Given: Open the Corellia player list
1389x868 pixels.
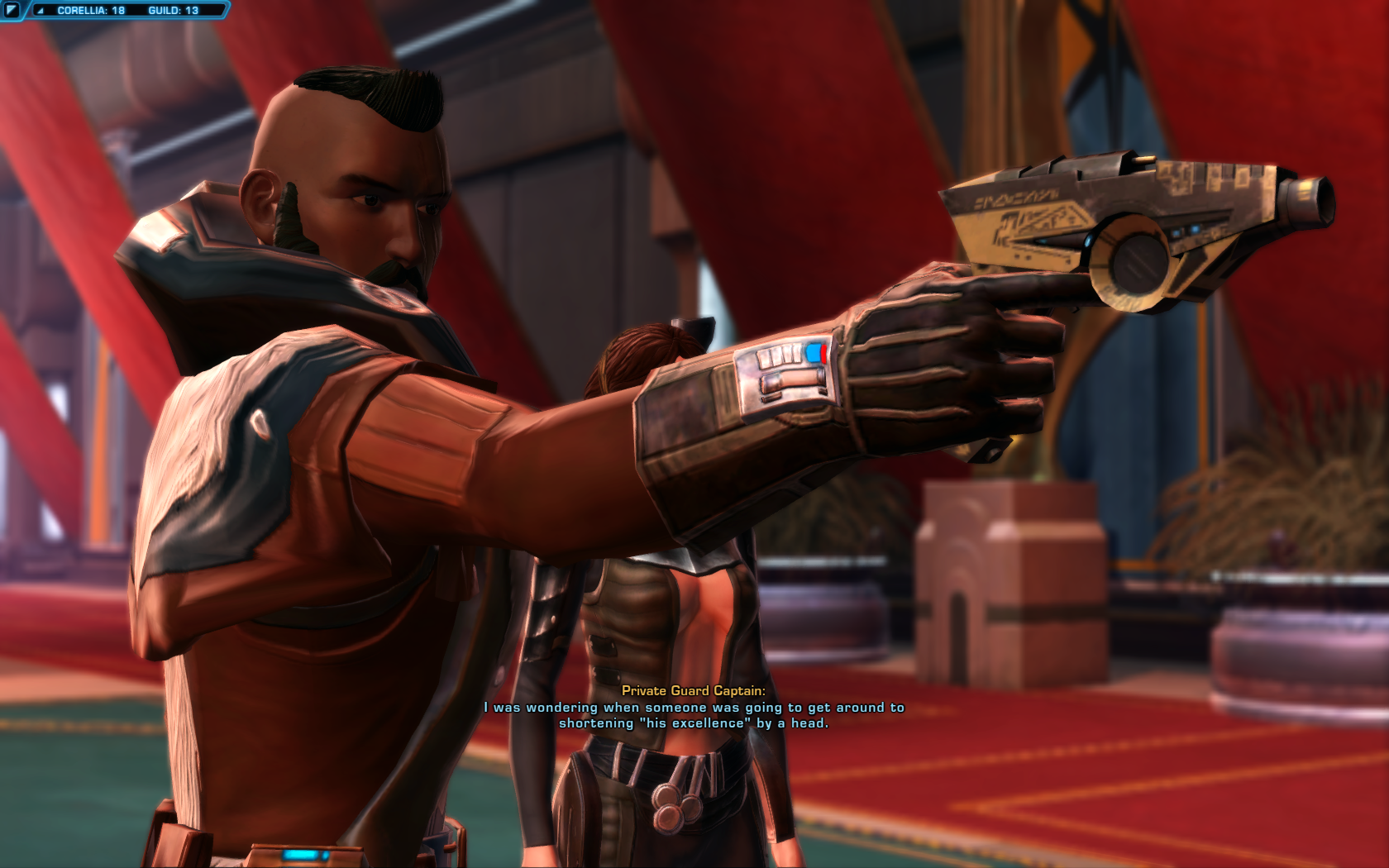Looking at the screenshot, I should tap(90, 11).
